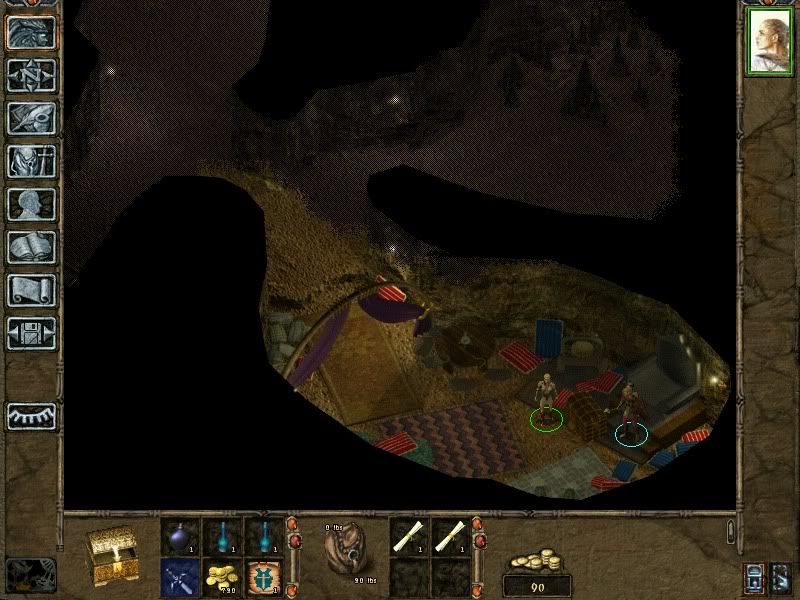Open the journal with quill icon
800x600 pixels.
[31, 118]
